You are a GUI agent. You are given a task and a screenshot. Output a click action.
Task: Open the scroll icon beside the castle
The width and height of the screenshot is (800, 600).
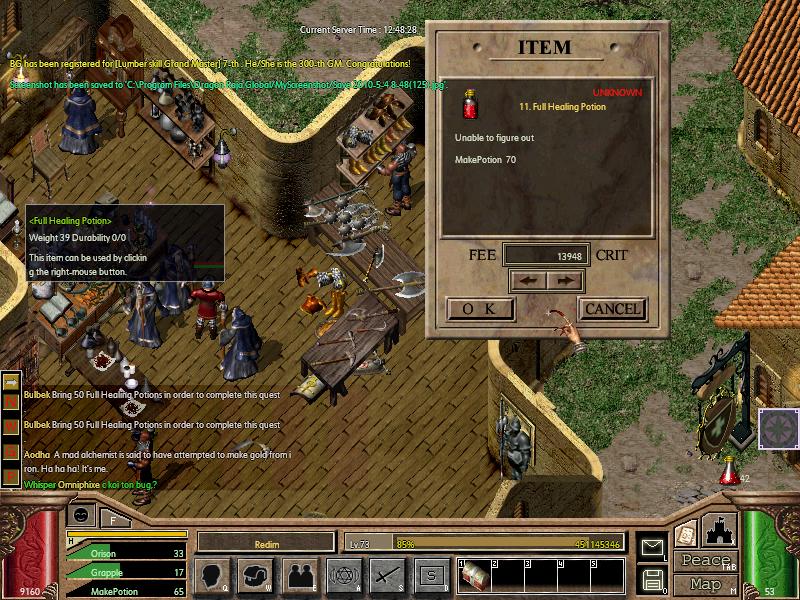(685, 534)
